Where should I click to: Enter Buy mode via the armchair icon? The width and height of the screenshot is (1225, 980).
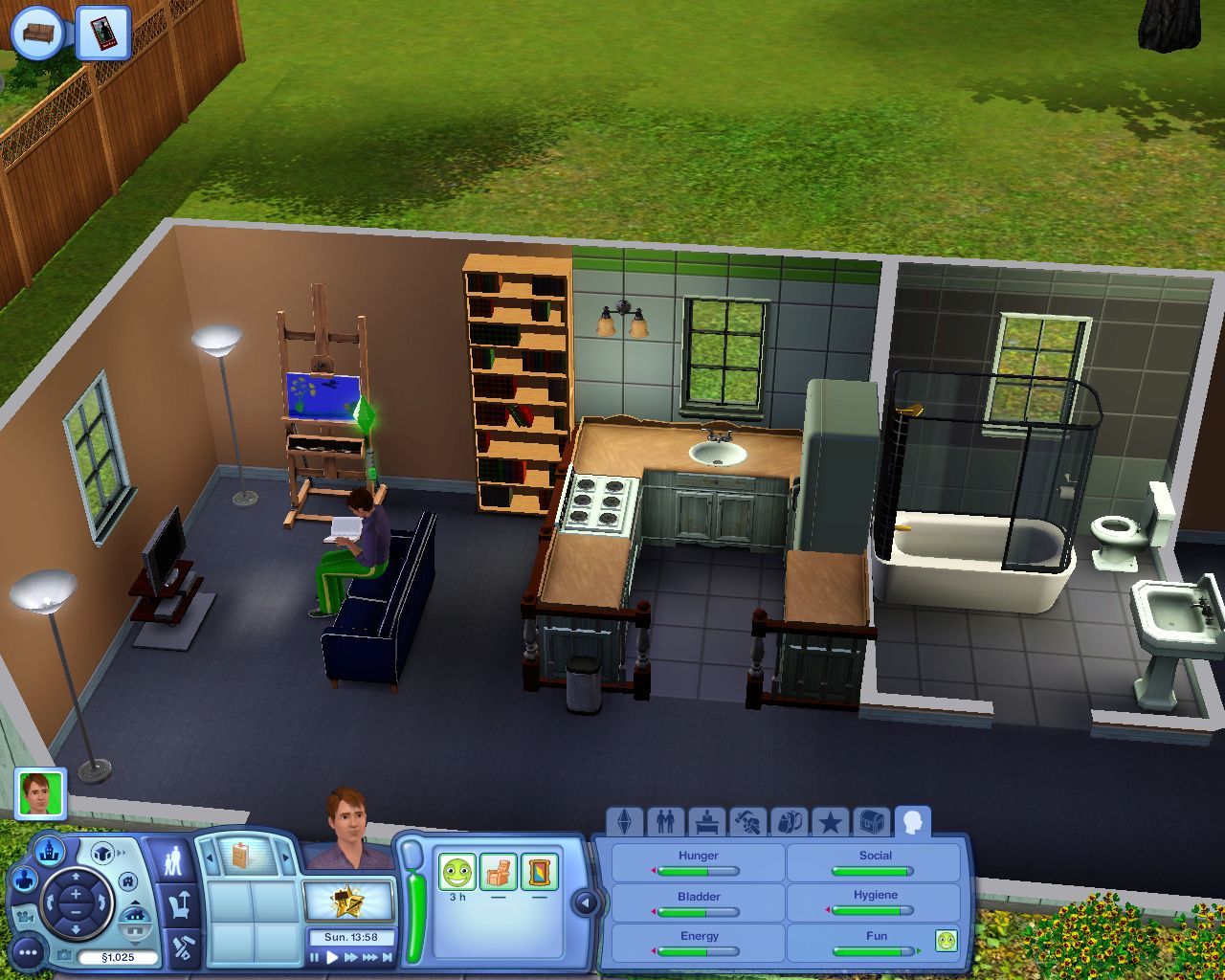(177, 906)
